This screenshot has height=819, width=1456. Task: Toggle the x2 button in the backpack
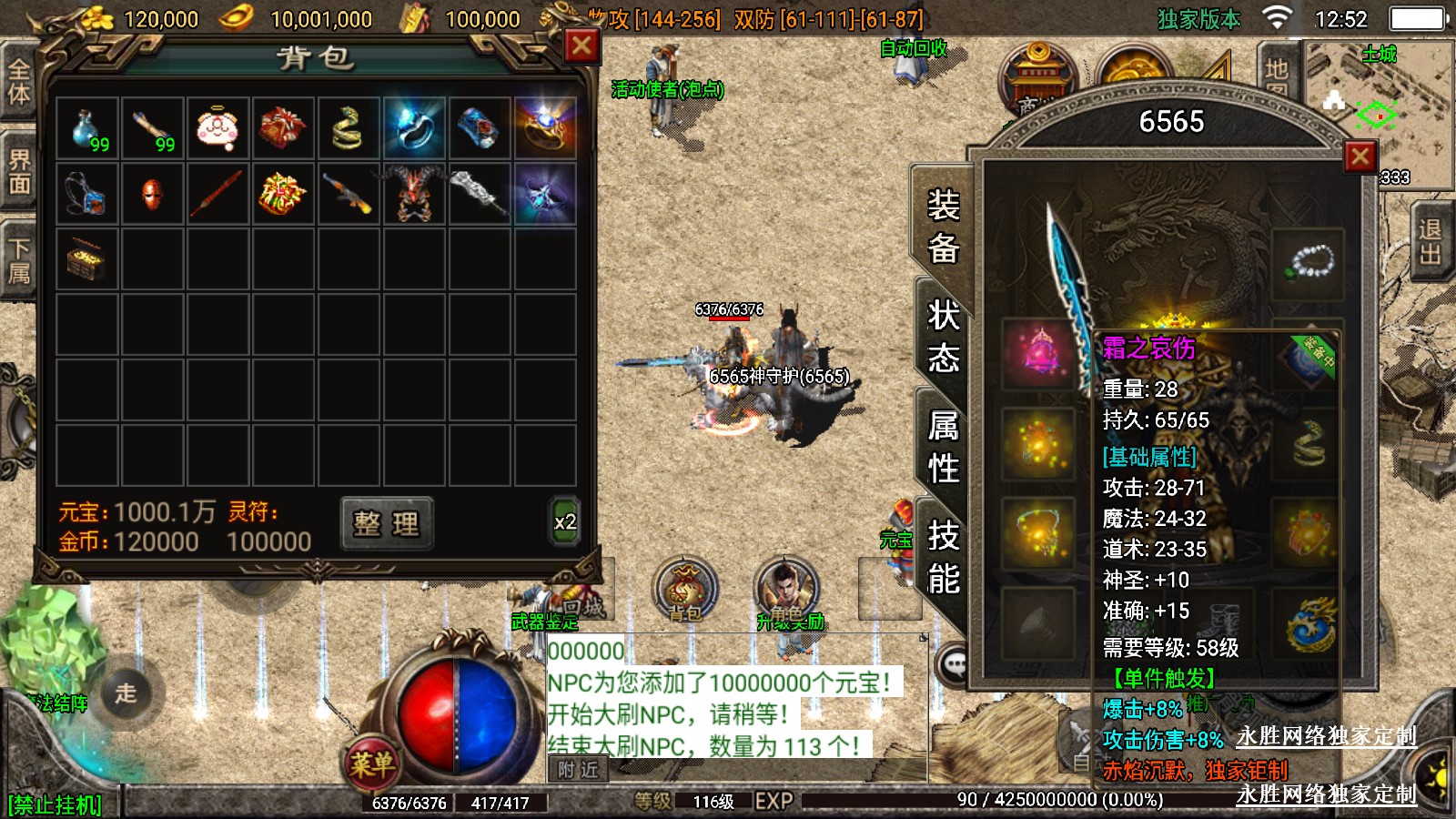(565, 522)
